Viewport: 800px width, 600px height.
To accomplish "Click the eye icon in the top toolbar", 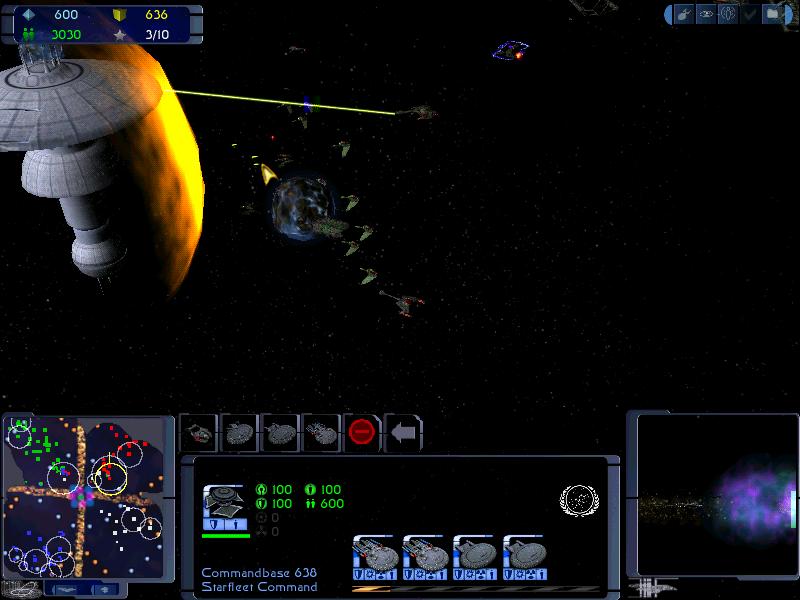I will [x=706, y=14].
